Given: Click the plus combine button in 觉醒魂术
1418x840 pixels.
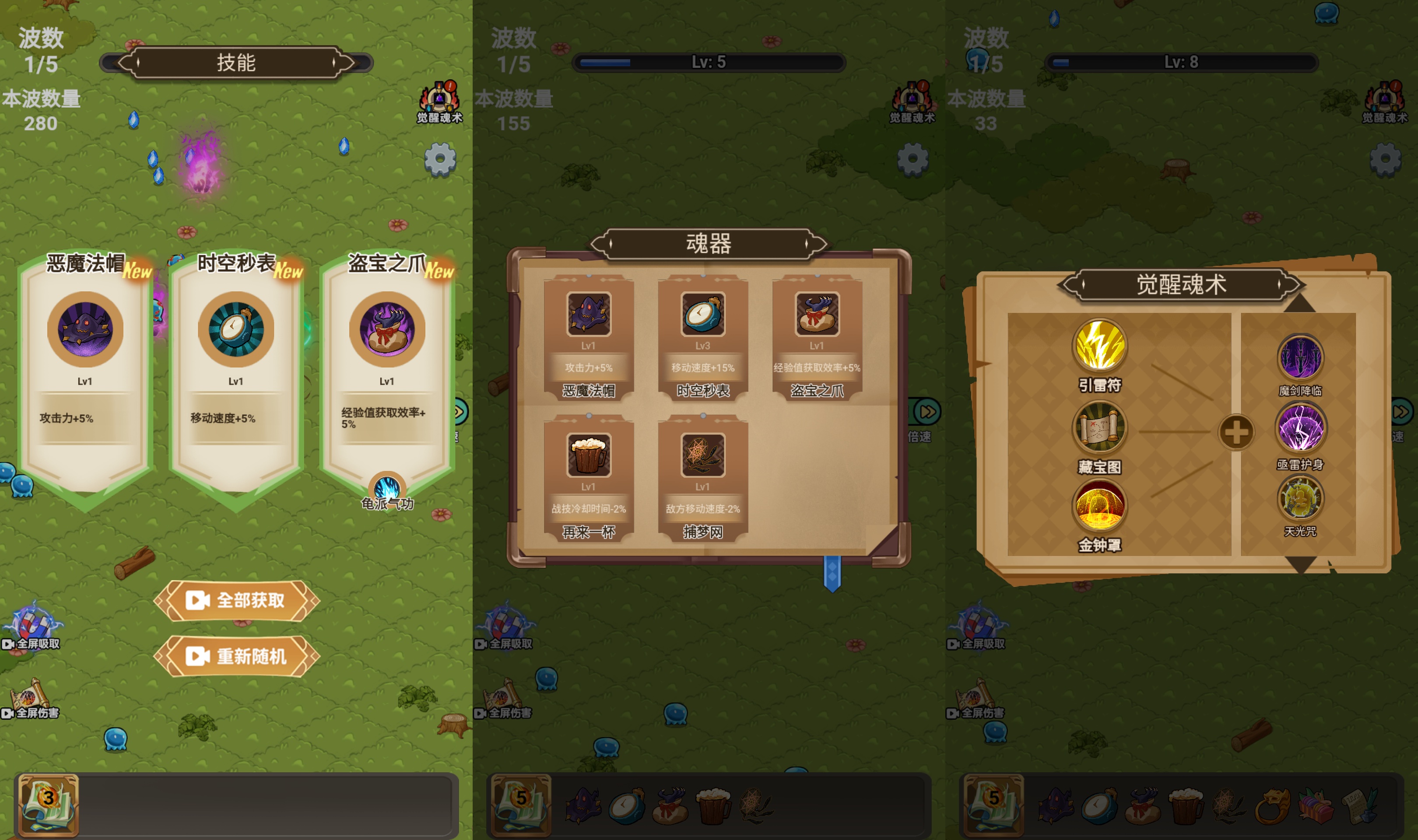Looking at the screenshot, I should tap(1236, 432).
